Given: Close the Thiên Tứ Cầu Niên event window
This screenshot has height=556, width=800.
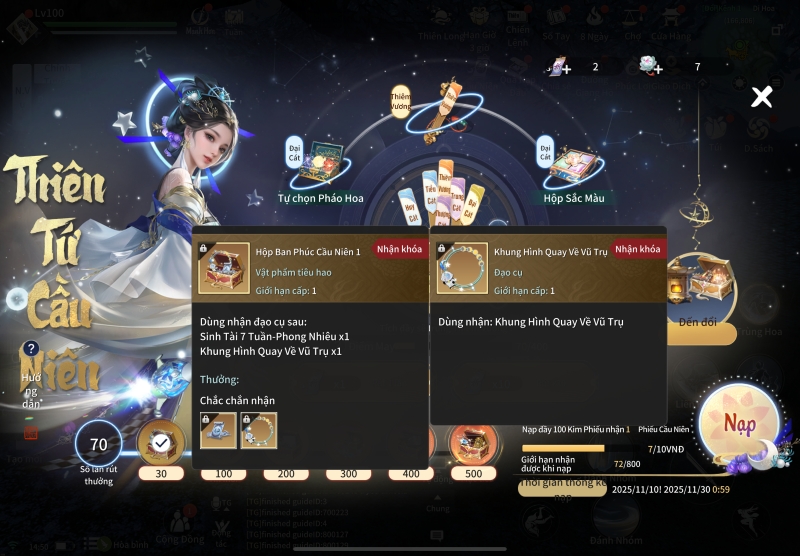Looking at the screenshot, I should coord(762,97).
